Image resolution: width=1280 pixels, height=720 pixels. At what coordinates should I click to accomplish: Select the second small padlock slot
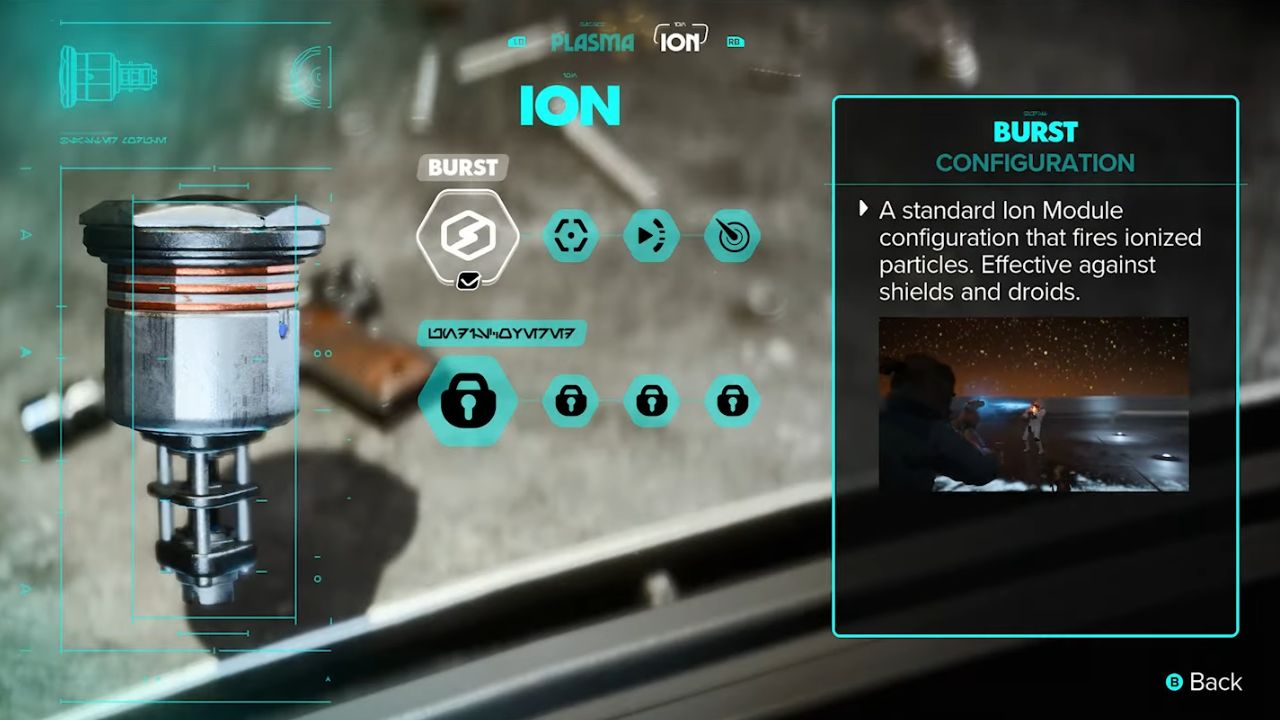click(x=571, y=398)
